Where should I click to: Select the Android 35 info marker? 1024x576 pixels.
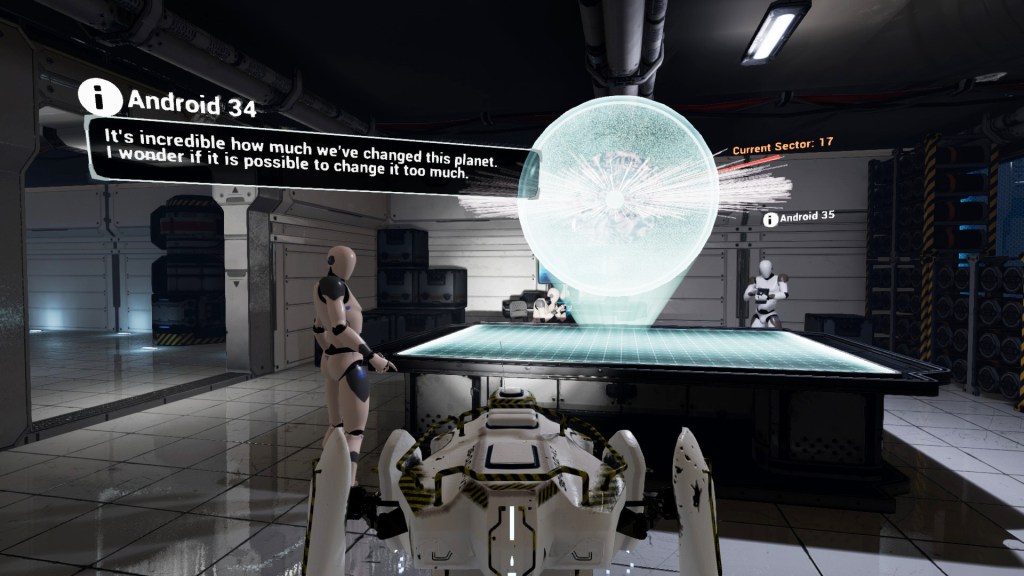pyautogui.click(x=770, y=218)
